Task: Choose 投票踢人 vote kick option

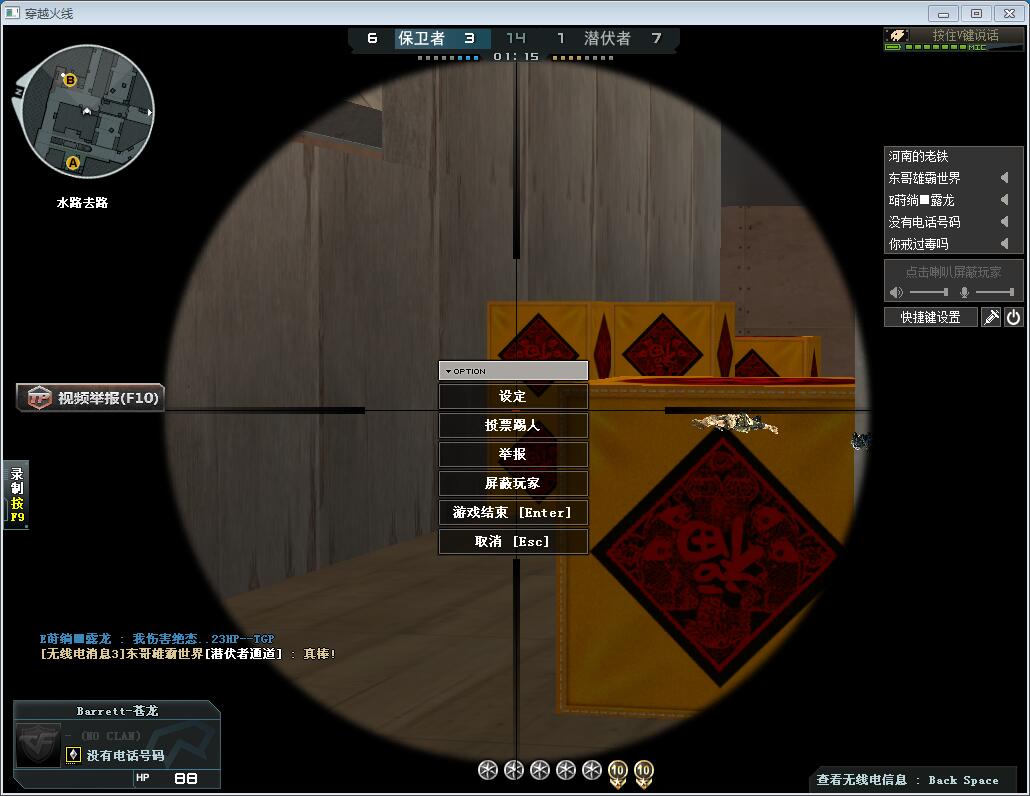Action: tap(513, 426)
